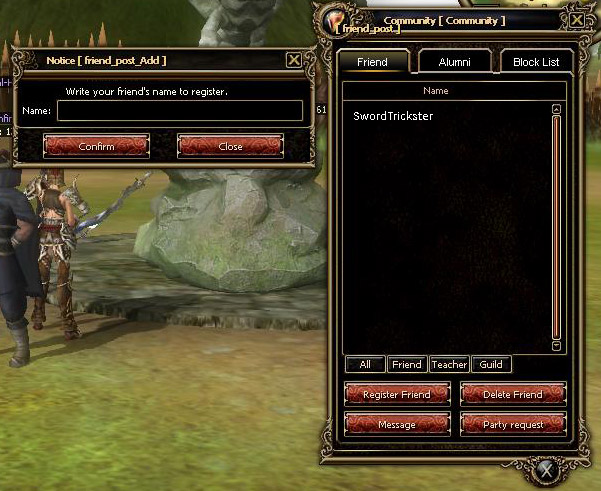Screen dimensions: 601x491
Task: Send a Message to the selected friend
Action: pos(396,424)
